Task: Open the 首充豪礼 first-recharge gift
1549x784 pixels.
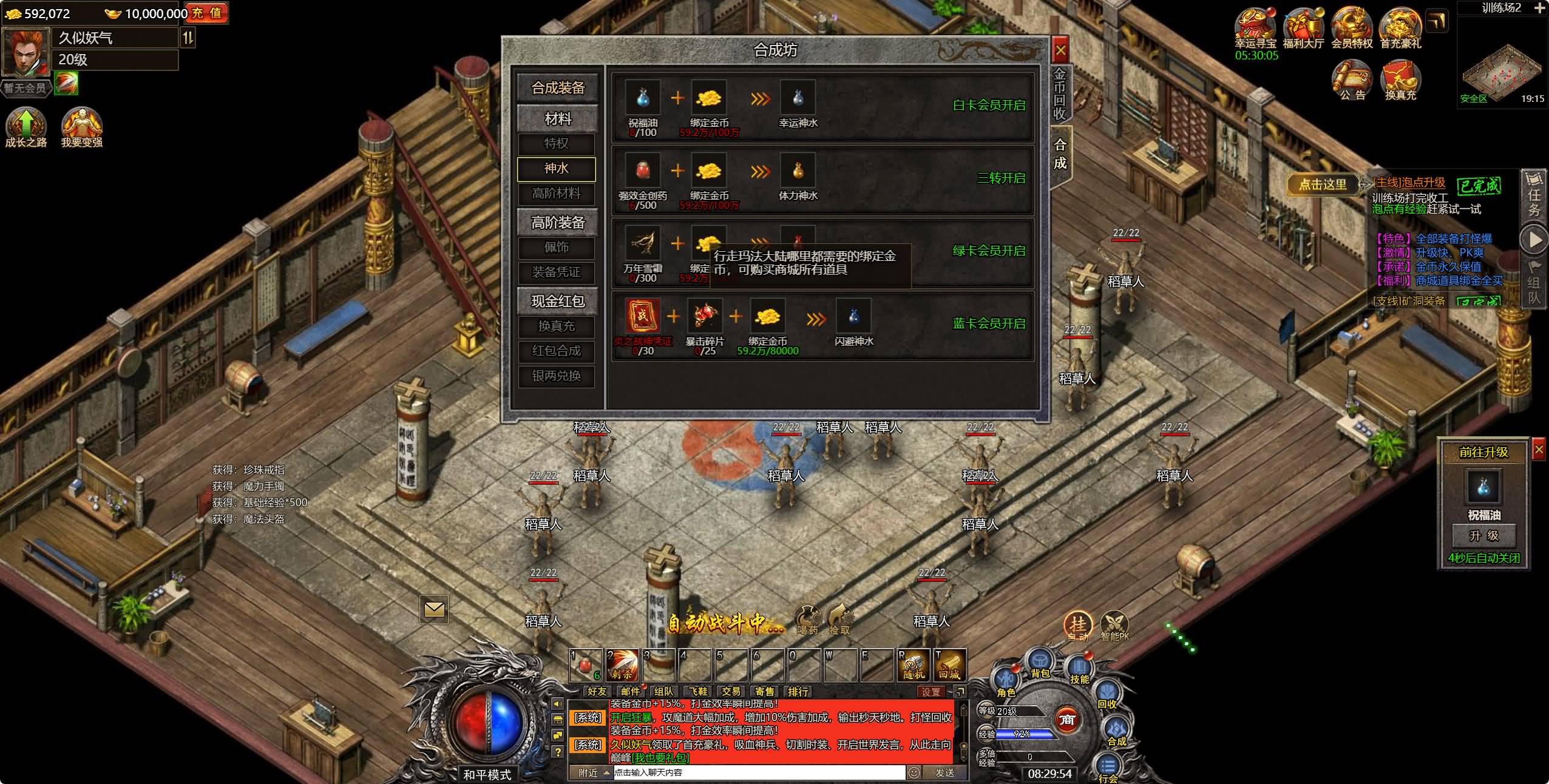Action: click(x=1400, y=27)
